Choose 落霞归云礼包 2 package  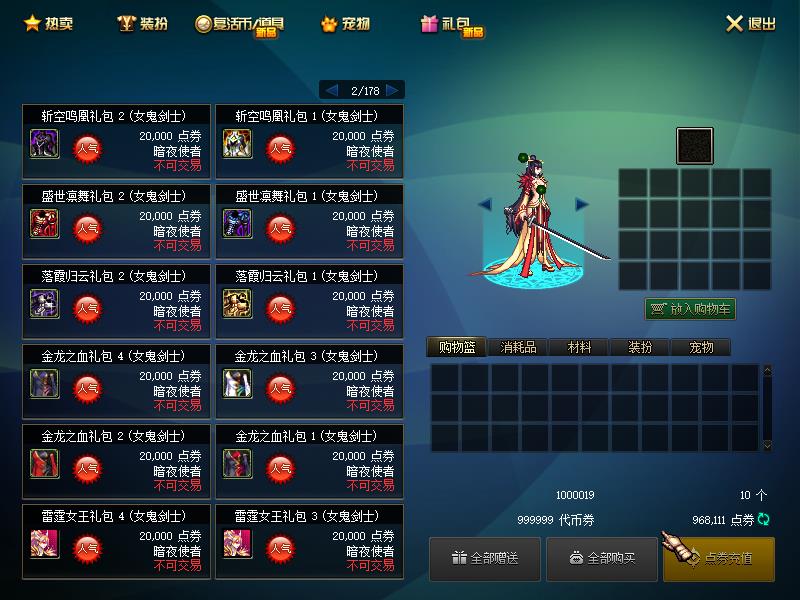(x=117, y=302)
